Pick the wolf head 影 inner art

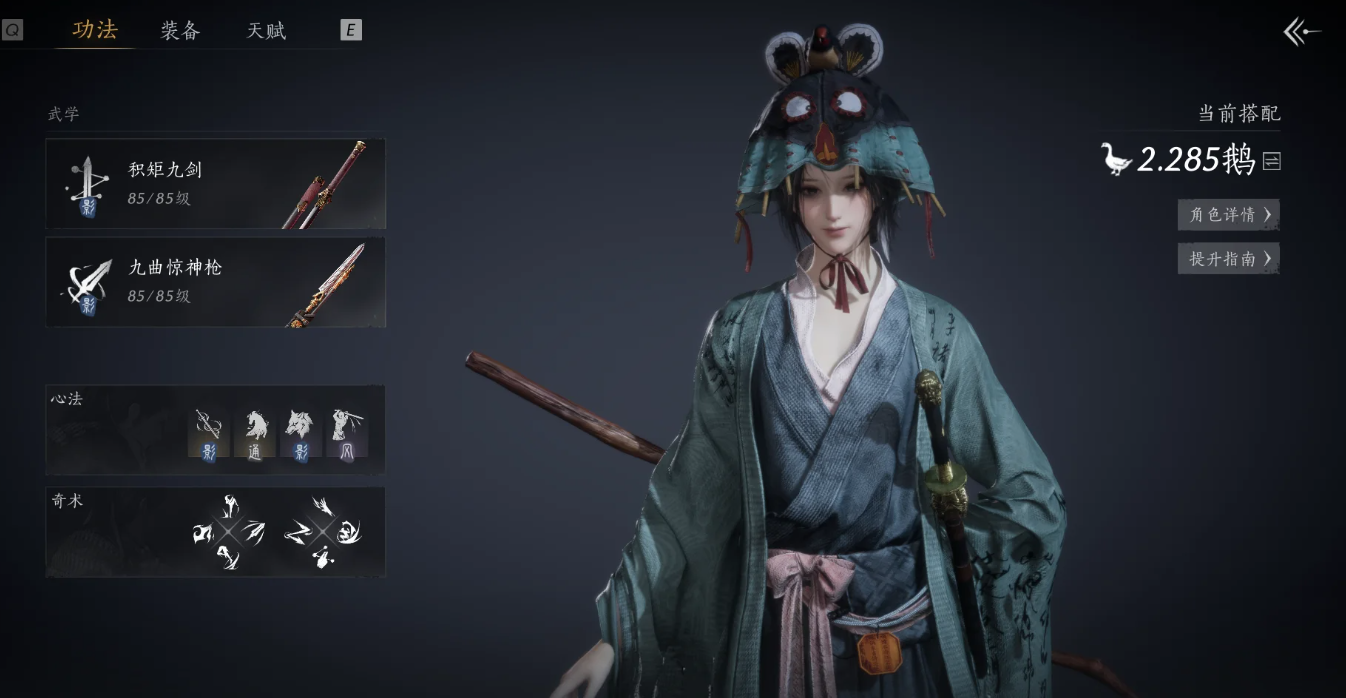click(299, 433)
